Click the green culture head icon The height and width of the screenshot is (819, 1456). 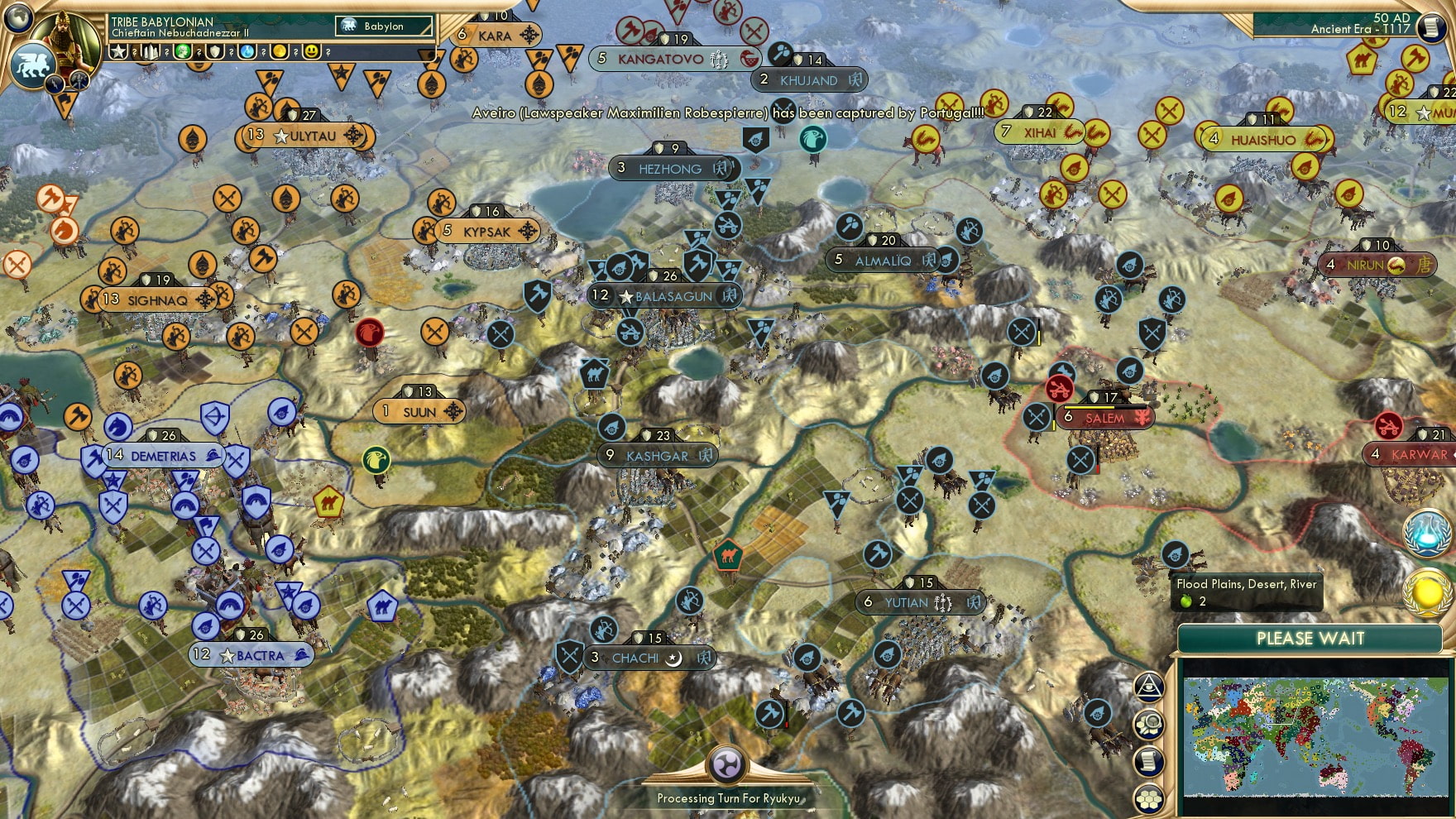coord(184,52)
